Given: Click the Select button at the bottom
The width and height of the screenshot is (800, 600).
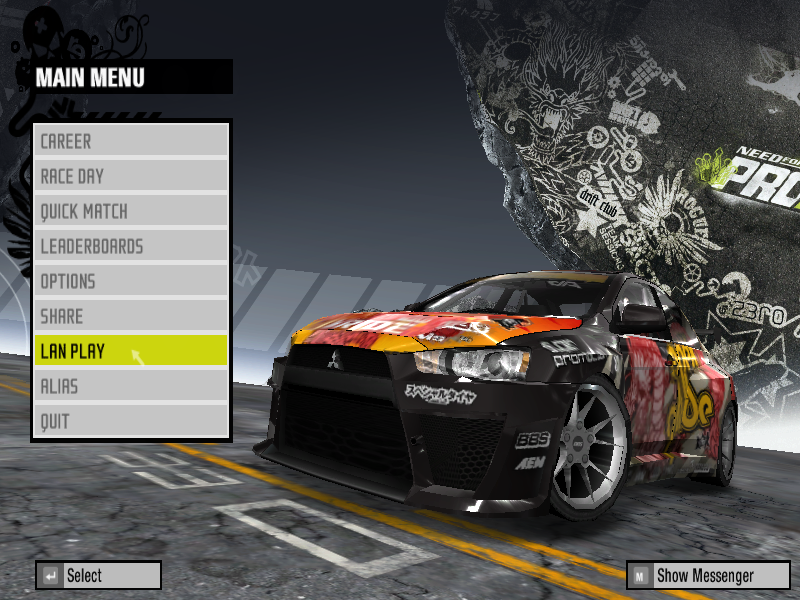Looking at the screenshot, I should (98, 575).
